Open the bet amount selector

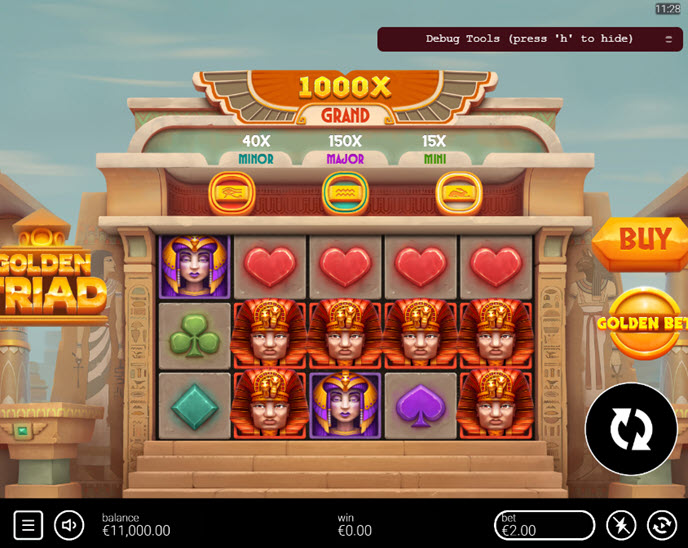[x=545, y=524]
